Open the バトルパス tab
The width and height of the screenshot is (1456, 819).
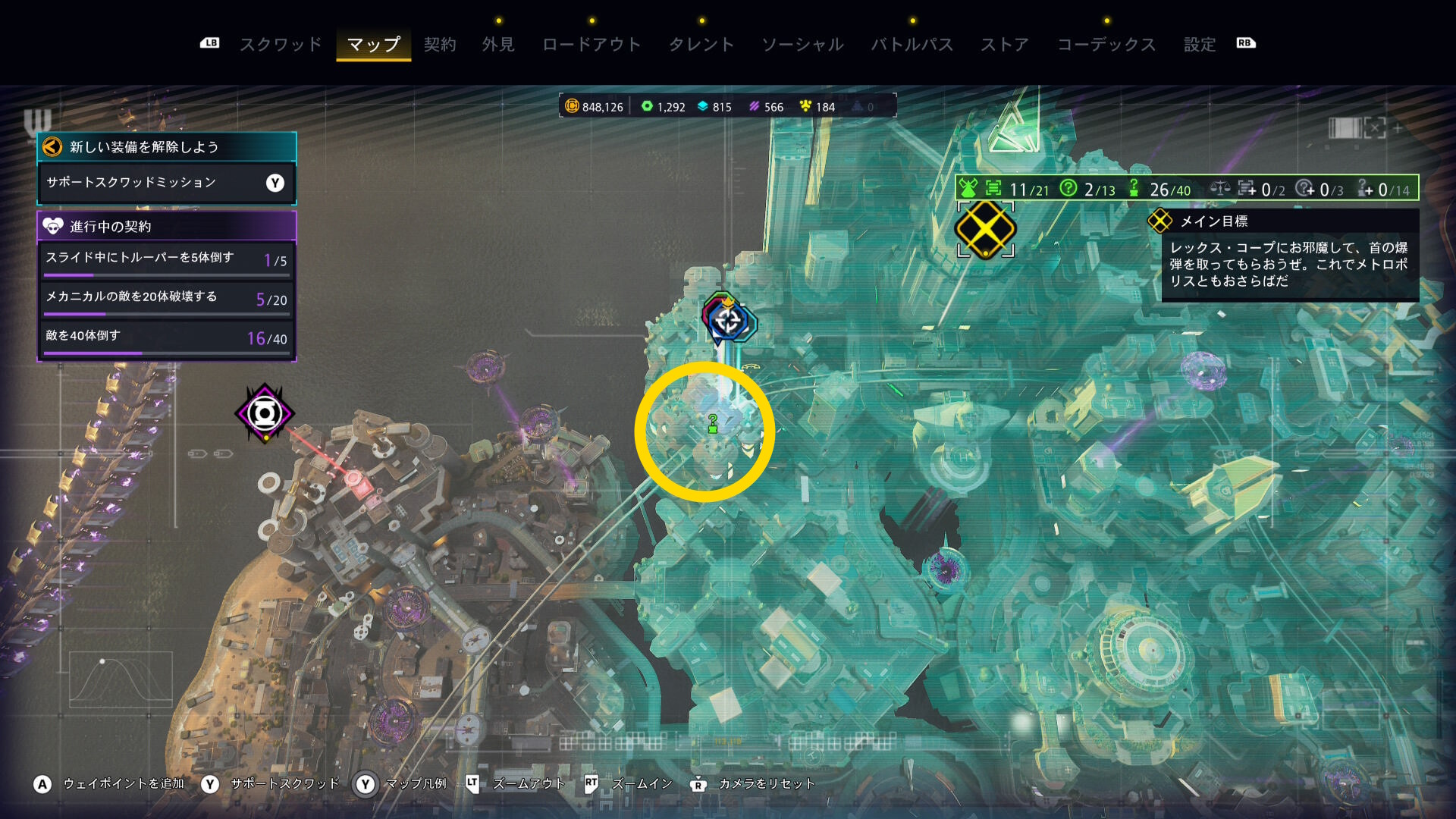pos(912,45)
